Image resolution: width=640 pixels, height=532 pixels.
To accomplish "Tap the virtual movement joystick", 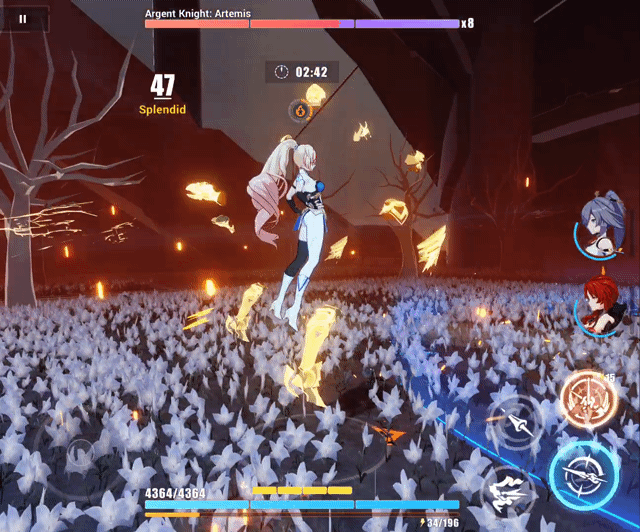I will tap(78, 456).
